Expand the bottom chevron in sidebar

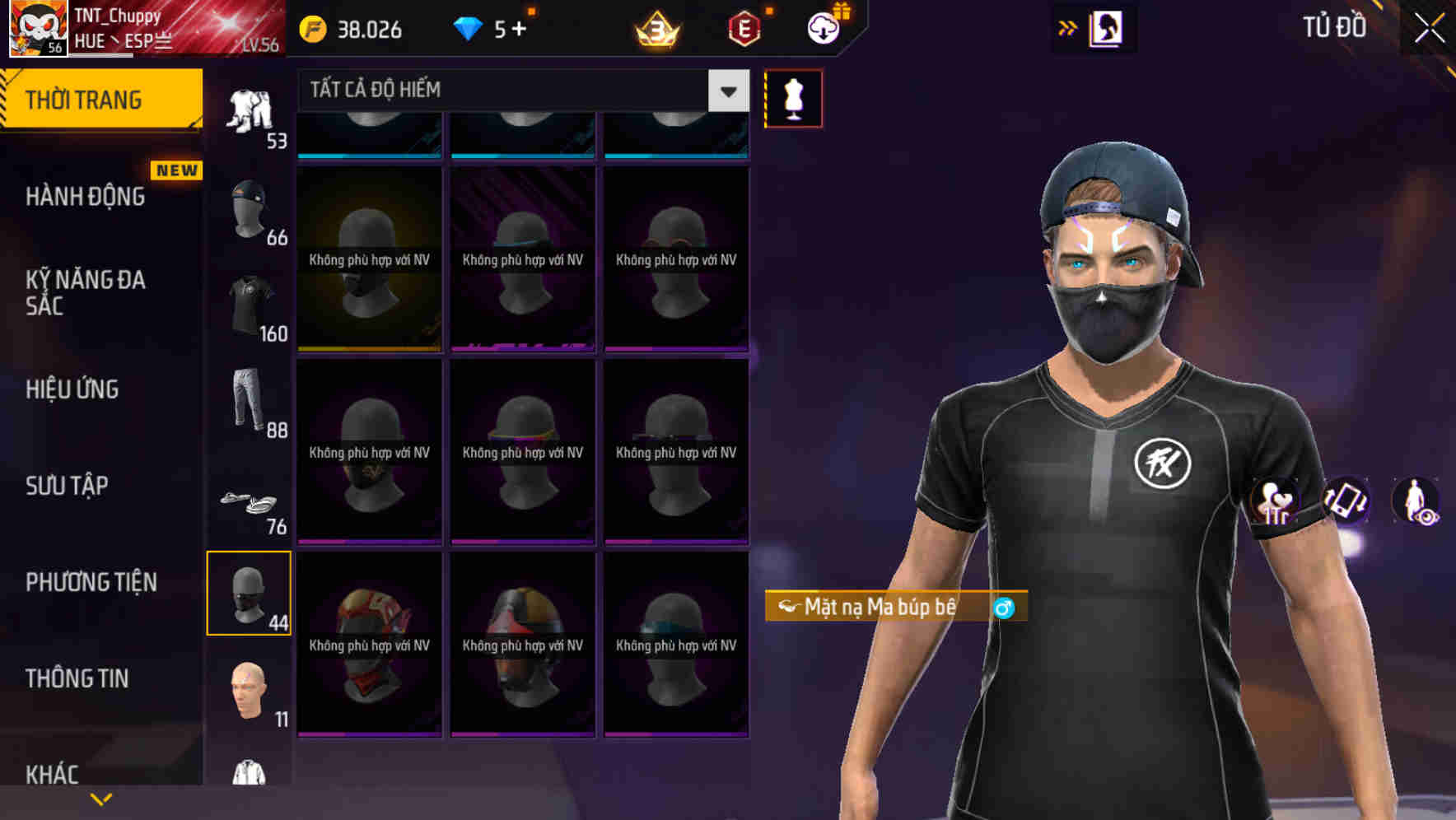coord(100,797)
